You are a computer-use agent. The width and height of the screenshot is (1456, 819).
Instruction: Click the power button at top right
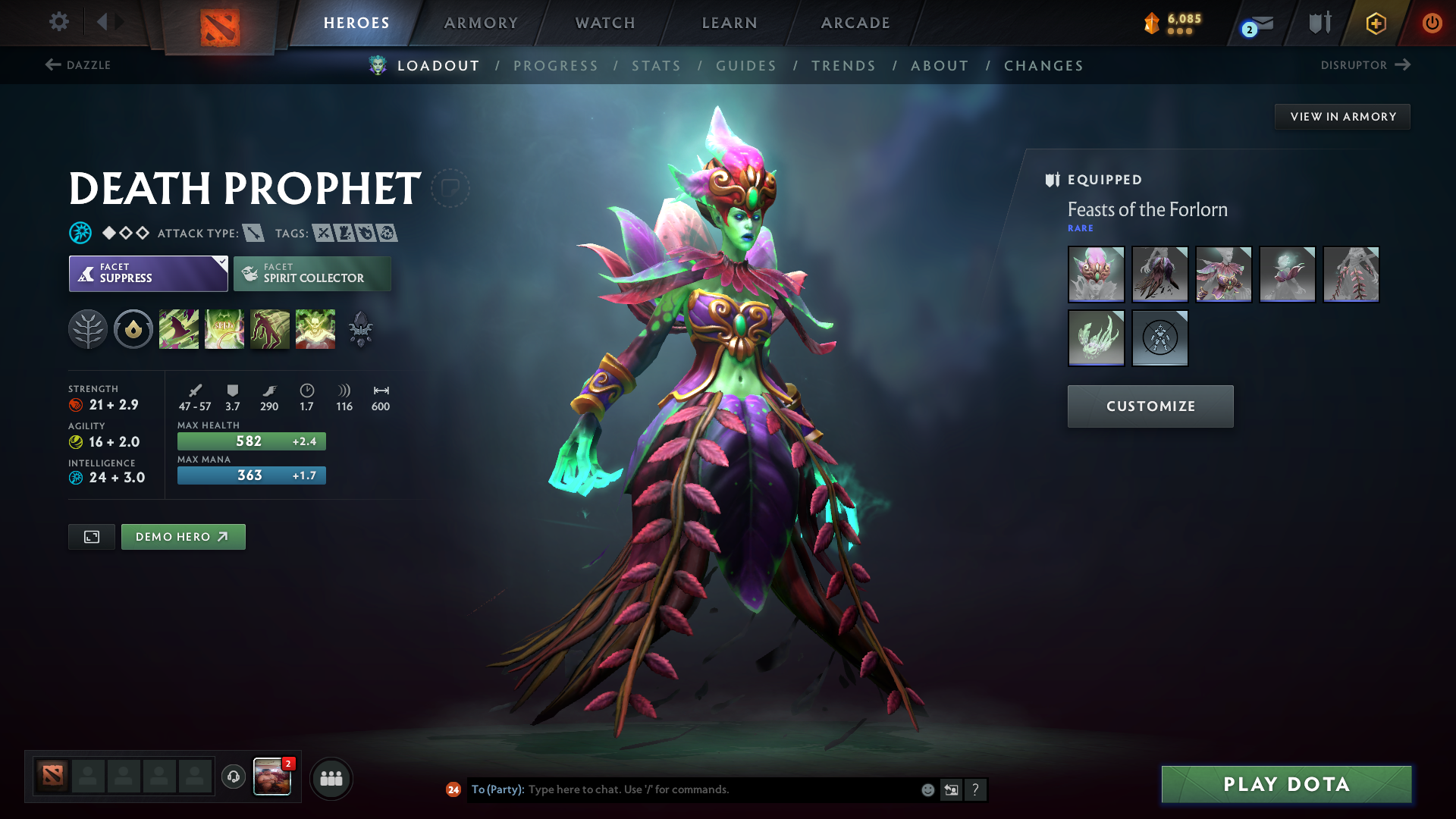pyautogui.click(x=1433, y=22)
